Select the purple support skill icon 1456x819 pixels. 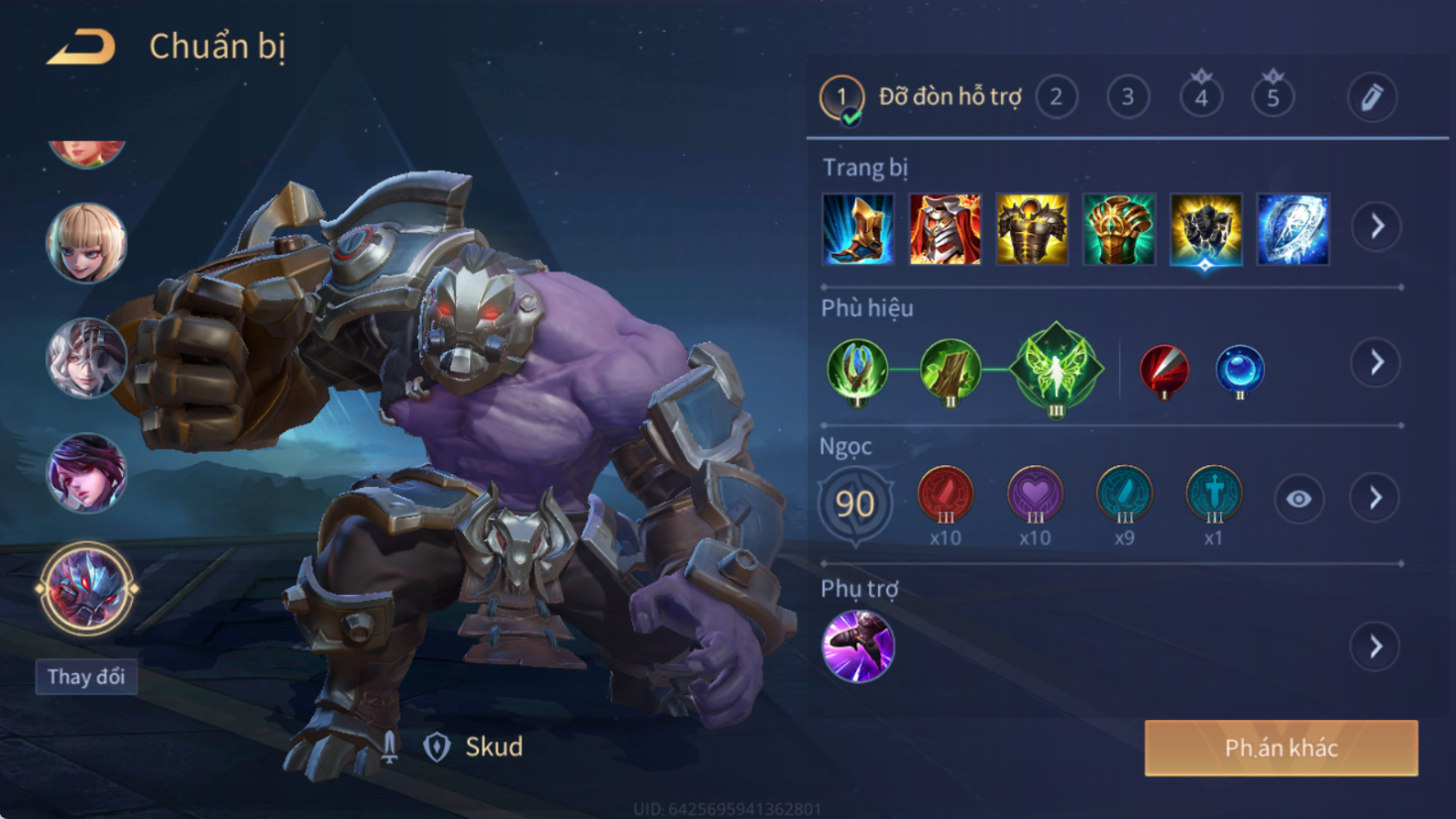858,646
